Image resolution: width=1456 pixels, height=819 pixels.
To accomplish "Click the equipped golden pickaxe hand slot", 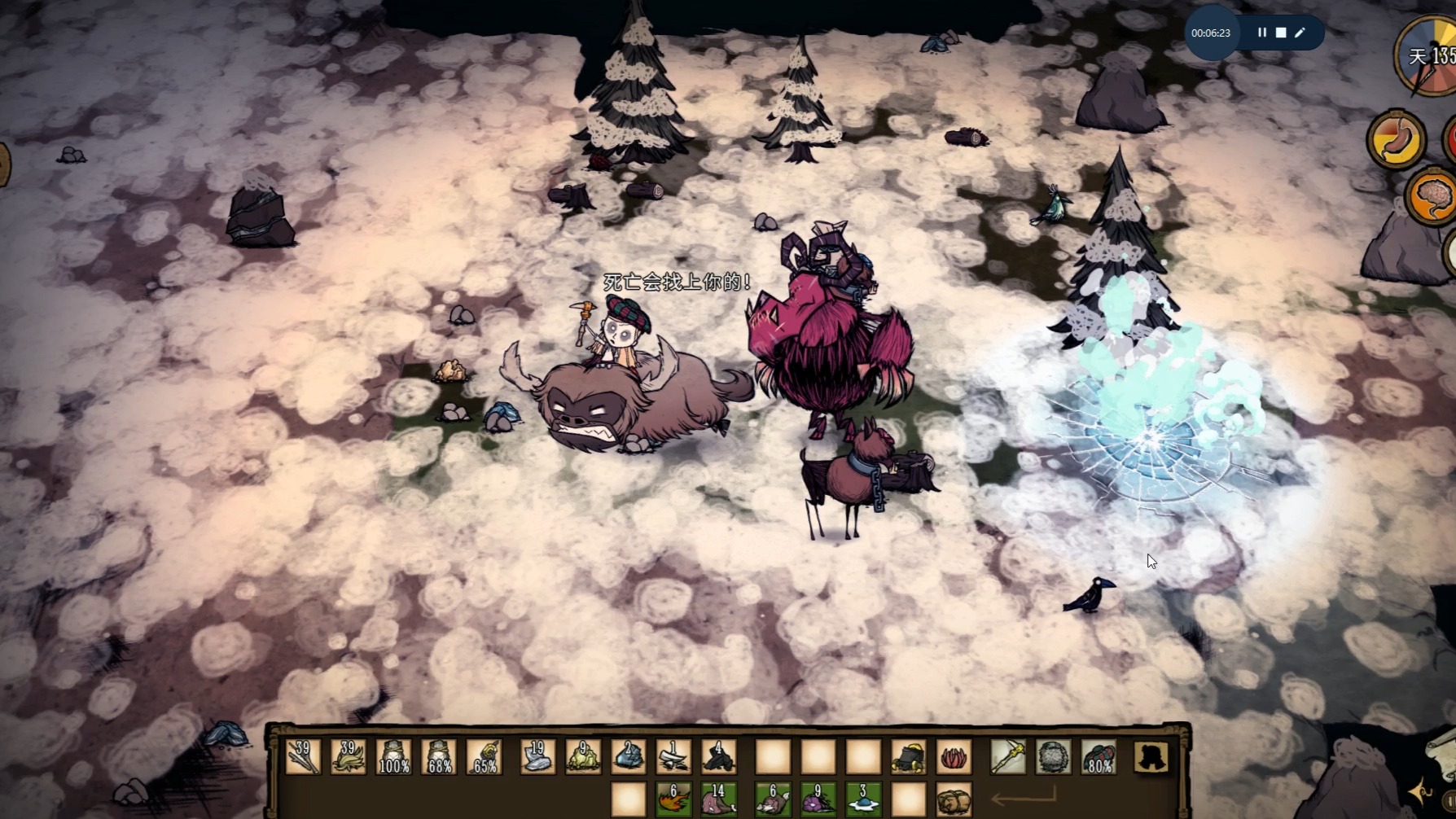I will [x=1008, y=757].
